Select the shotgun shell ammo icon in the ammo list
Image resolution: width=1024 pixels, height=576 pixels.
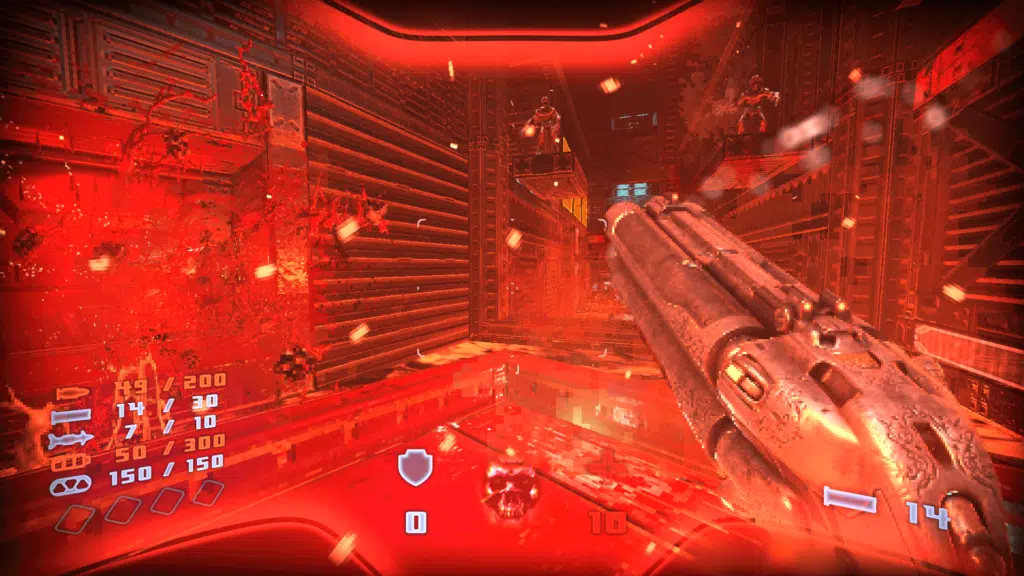[x=71, y=415]
